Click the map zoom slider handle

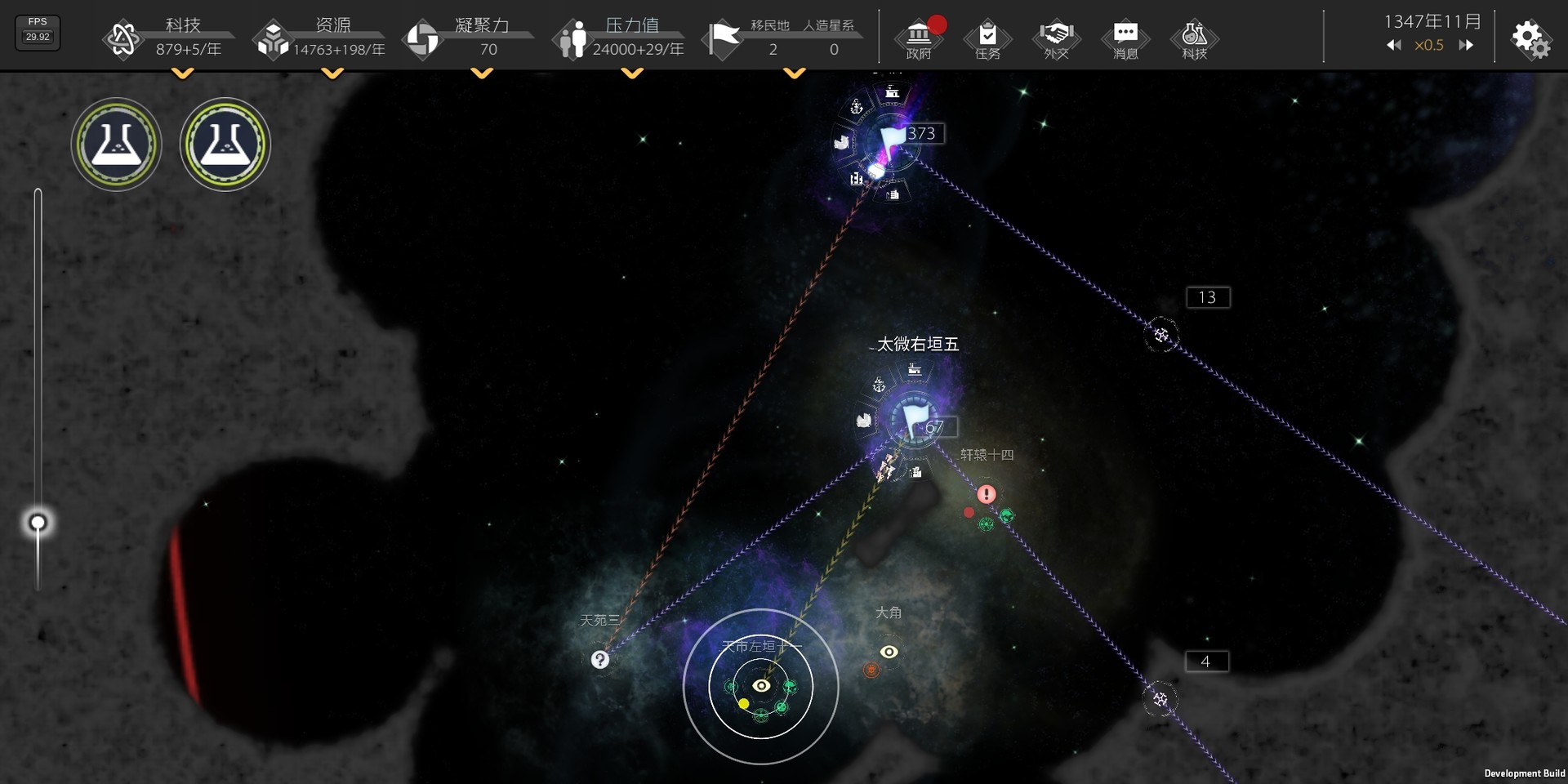[38, 523]
